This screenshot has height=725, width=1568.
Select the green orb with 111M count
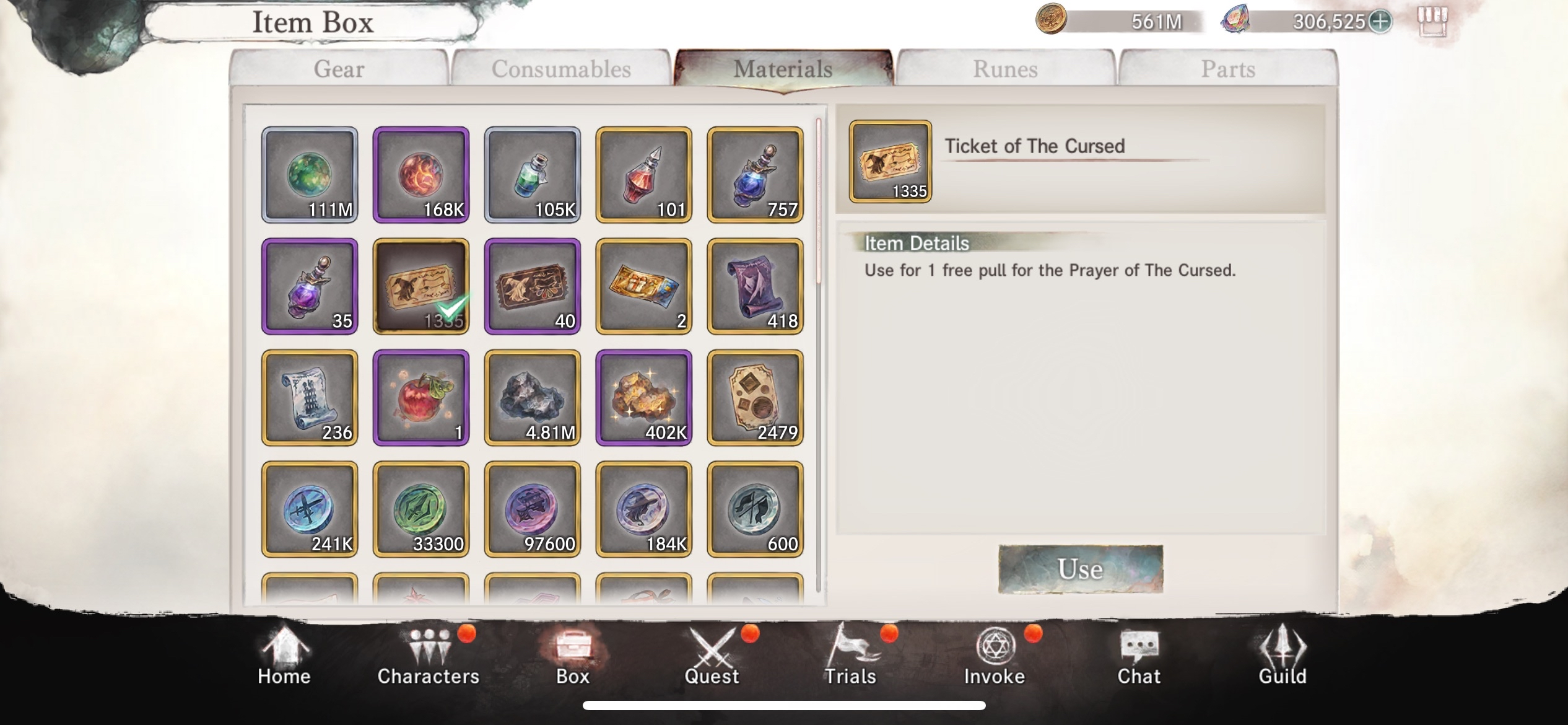click(x=310, y=174)
